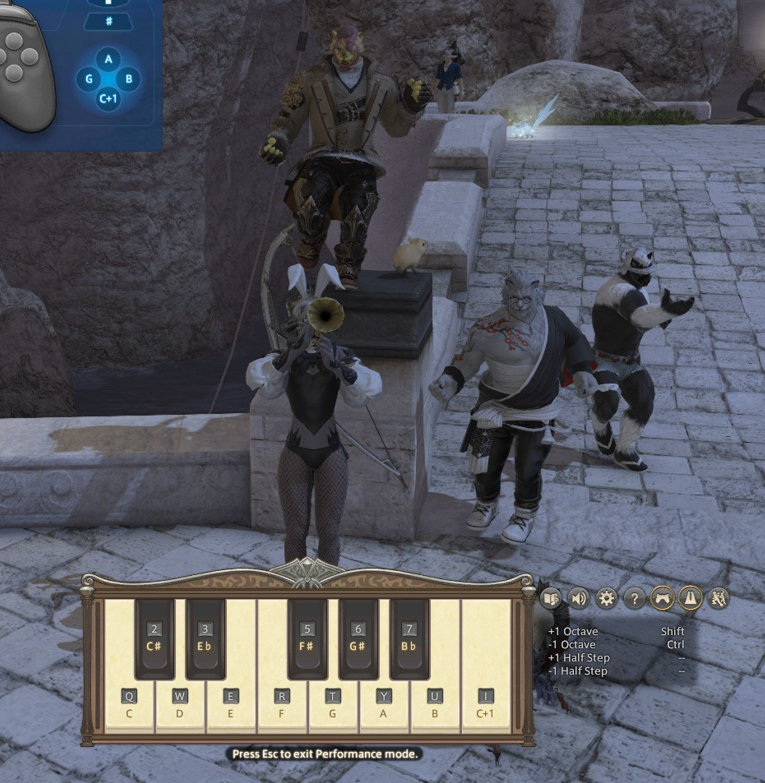Play the A white key

[384, 705]
